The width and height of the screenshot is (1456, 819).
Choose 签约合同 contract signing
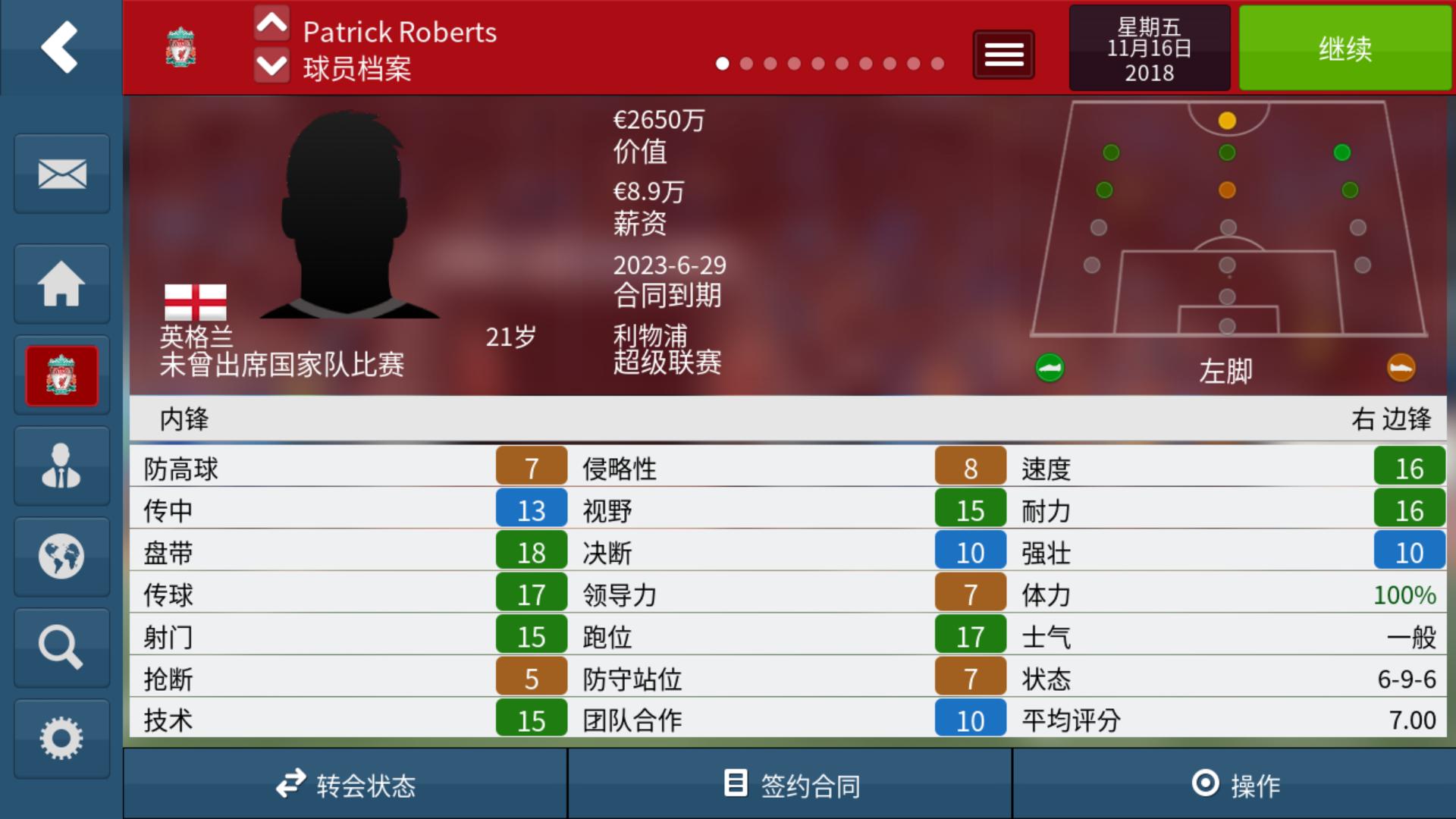click(x=790, y=784)
